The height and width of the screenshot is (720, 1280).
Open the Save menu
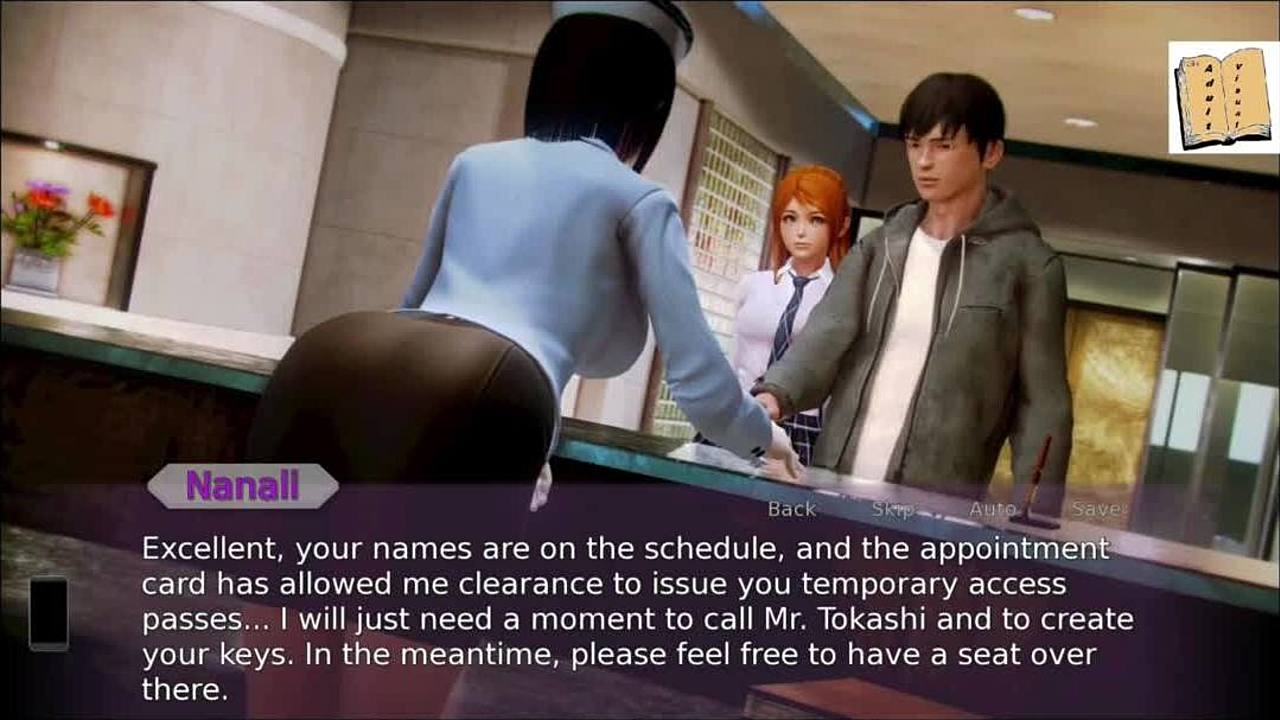[x=1097, y=509]
